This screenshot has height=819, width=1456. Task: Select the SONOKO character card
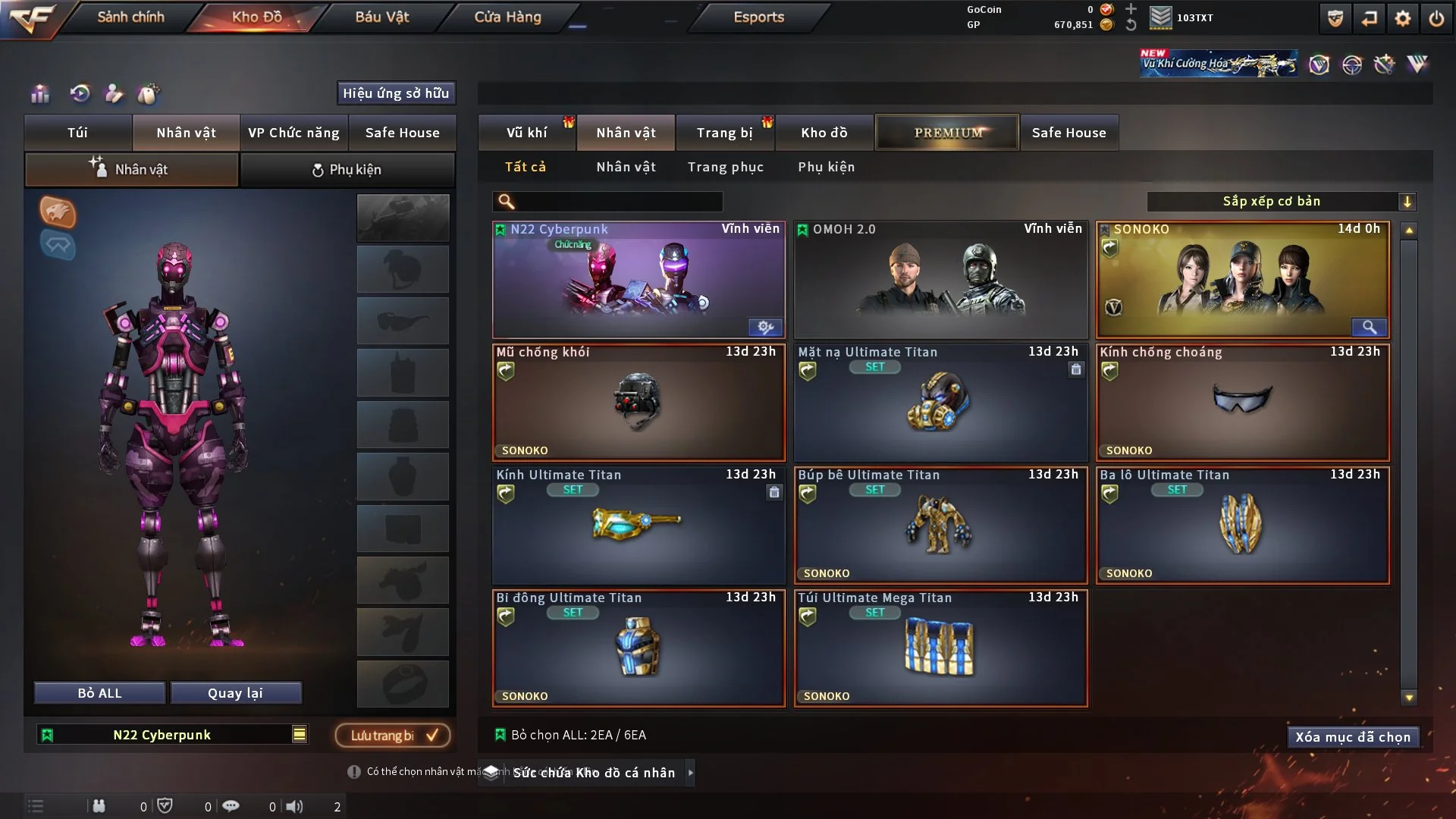(1242, 279)
